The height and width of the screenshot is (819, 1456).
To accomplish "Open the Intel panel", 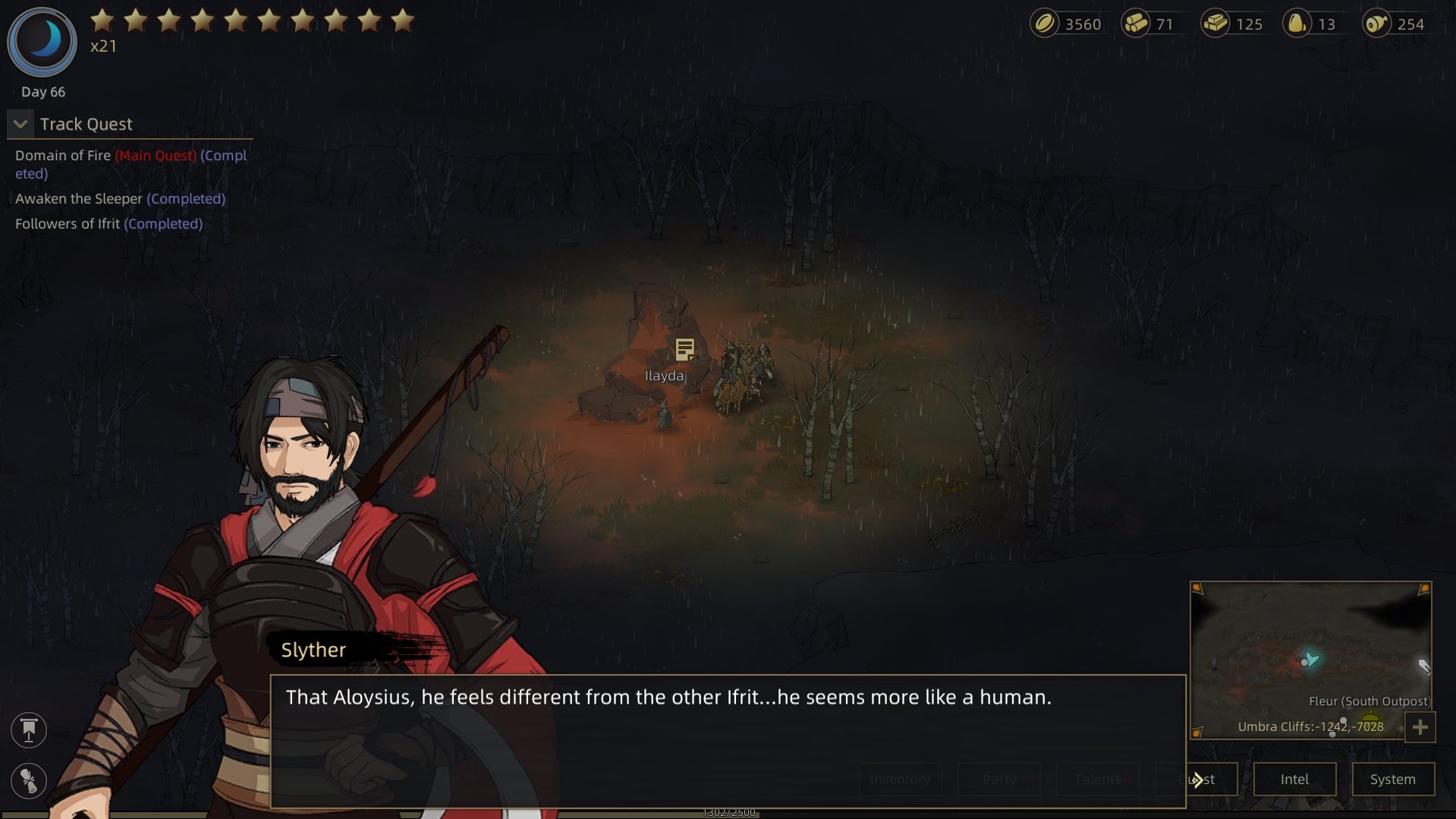I will (1294, 780).
